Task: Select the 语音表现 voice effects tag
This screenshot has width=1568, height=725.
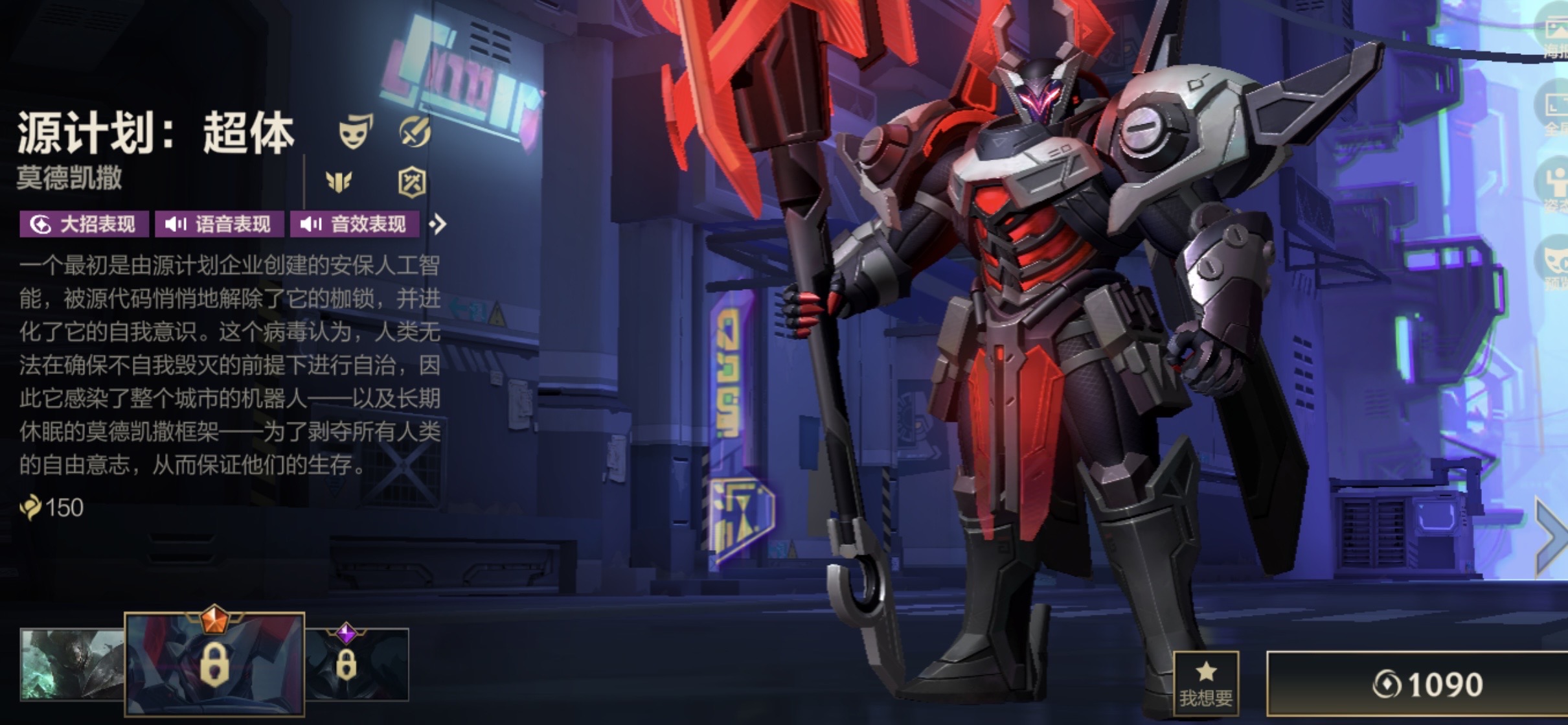Action: pos(219,224)
